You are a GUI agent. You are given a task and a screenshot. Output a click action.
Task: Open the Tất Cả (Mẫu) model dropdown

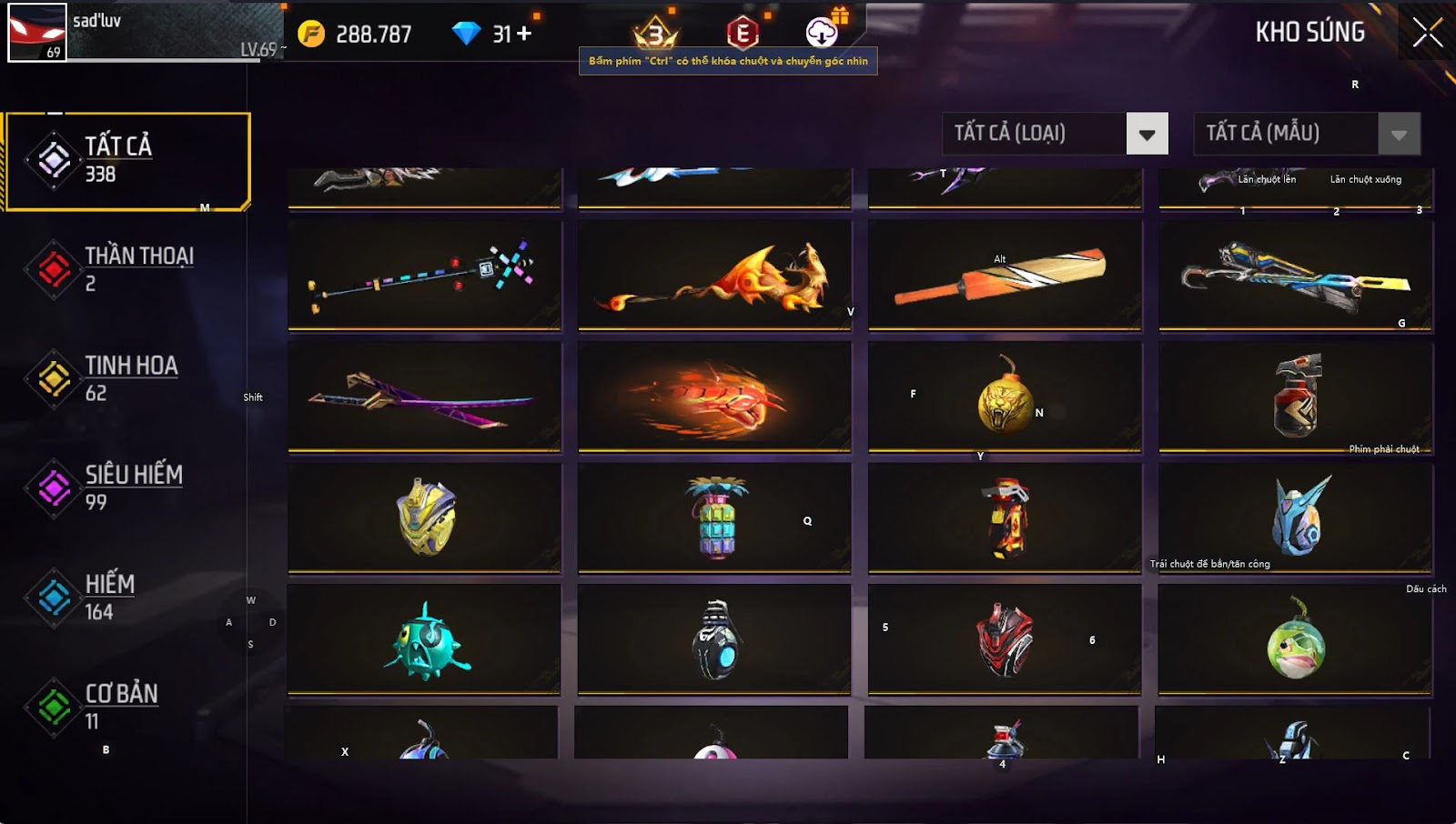(x=1399, y=134)
